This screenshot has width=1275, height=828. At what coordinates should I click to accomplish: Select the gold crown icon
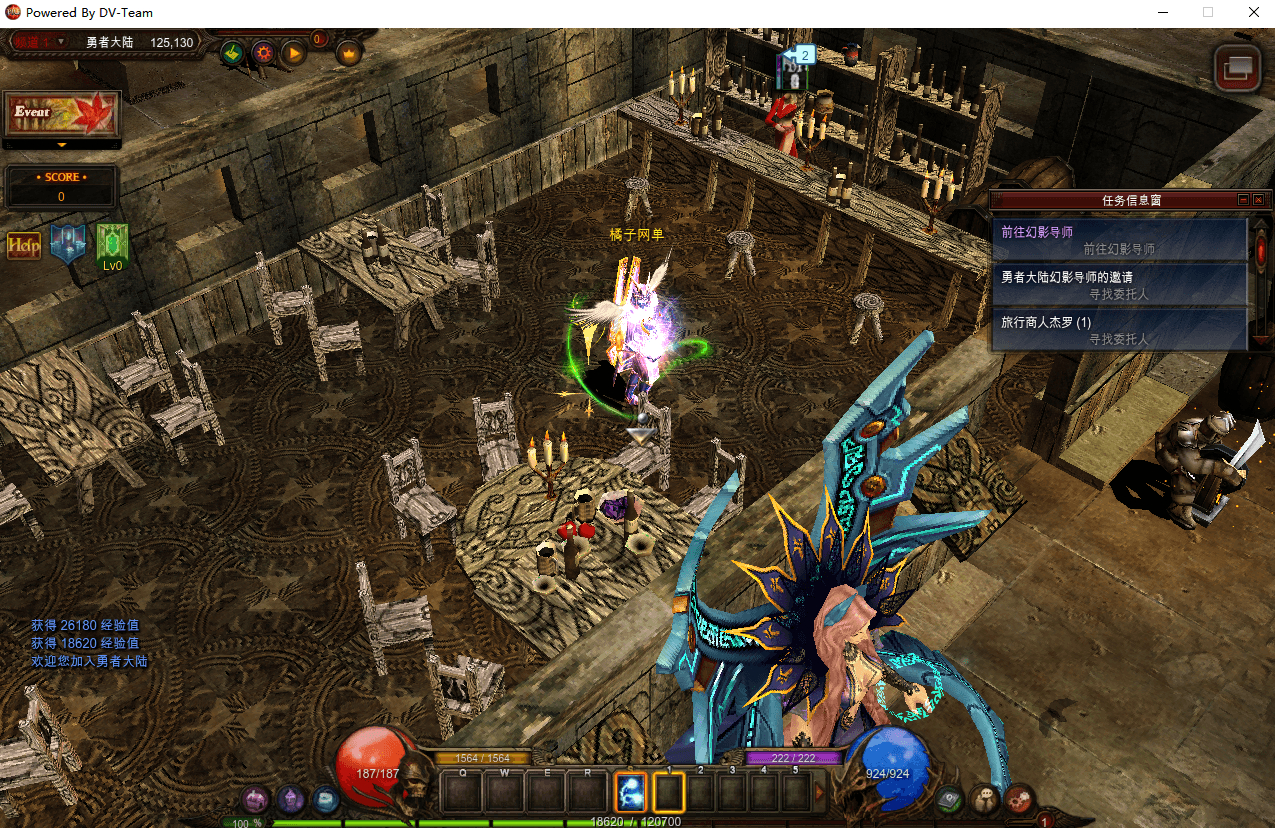[348, 52]
